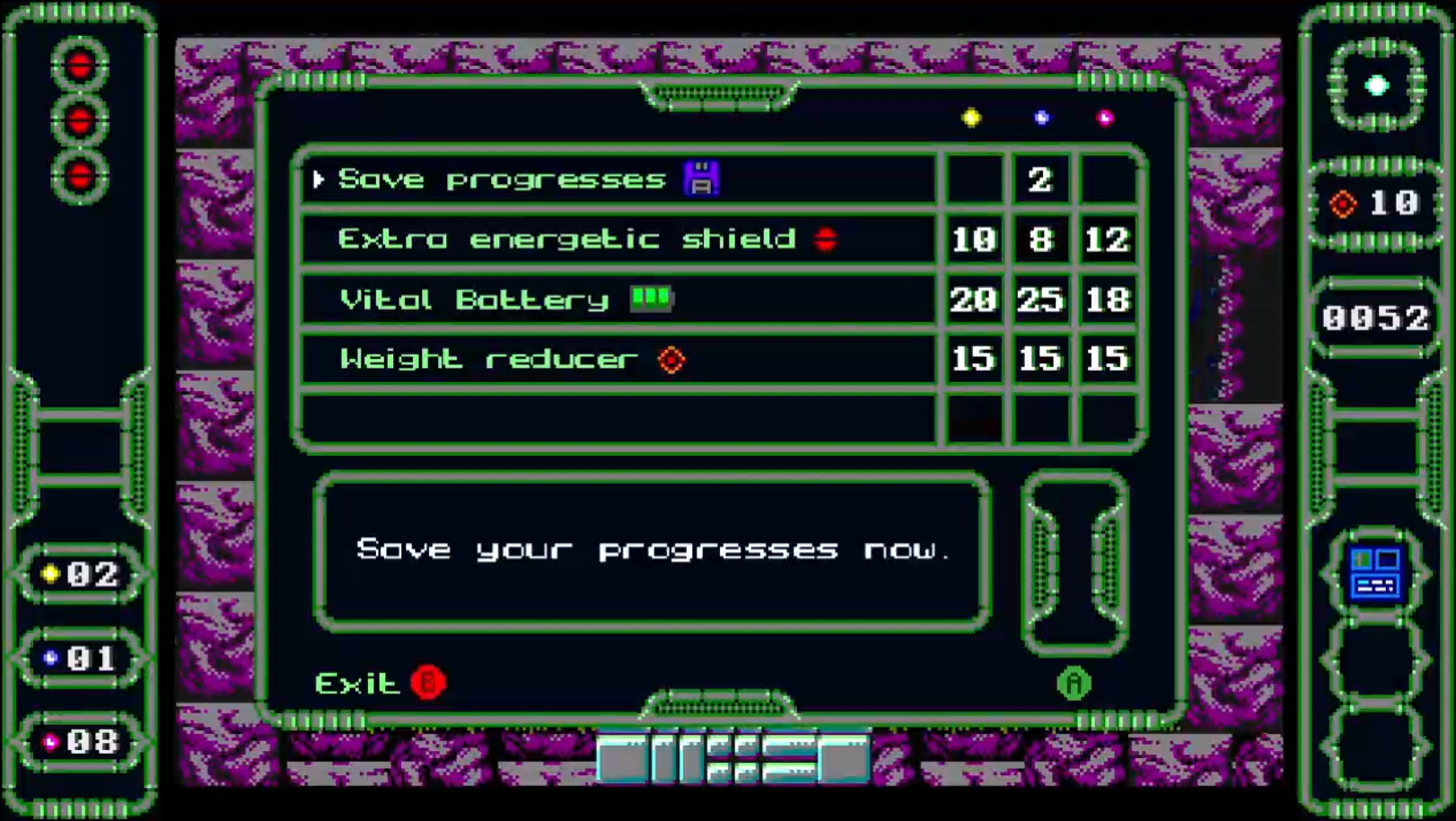Click the white diamond radar marker top right
The width and height of the screenshot is (1456, 821).
click(1376, 86)
